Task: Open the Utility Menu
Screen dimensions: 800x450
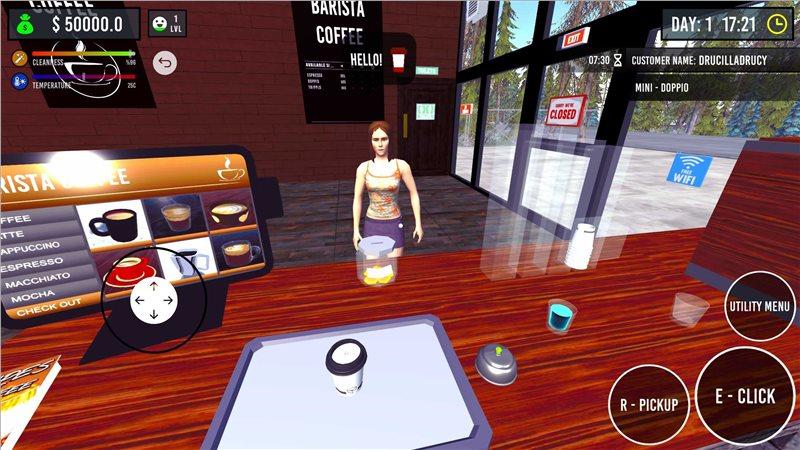Action: coord(760,305)
